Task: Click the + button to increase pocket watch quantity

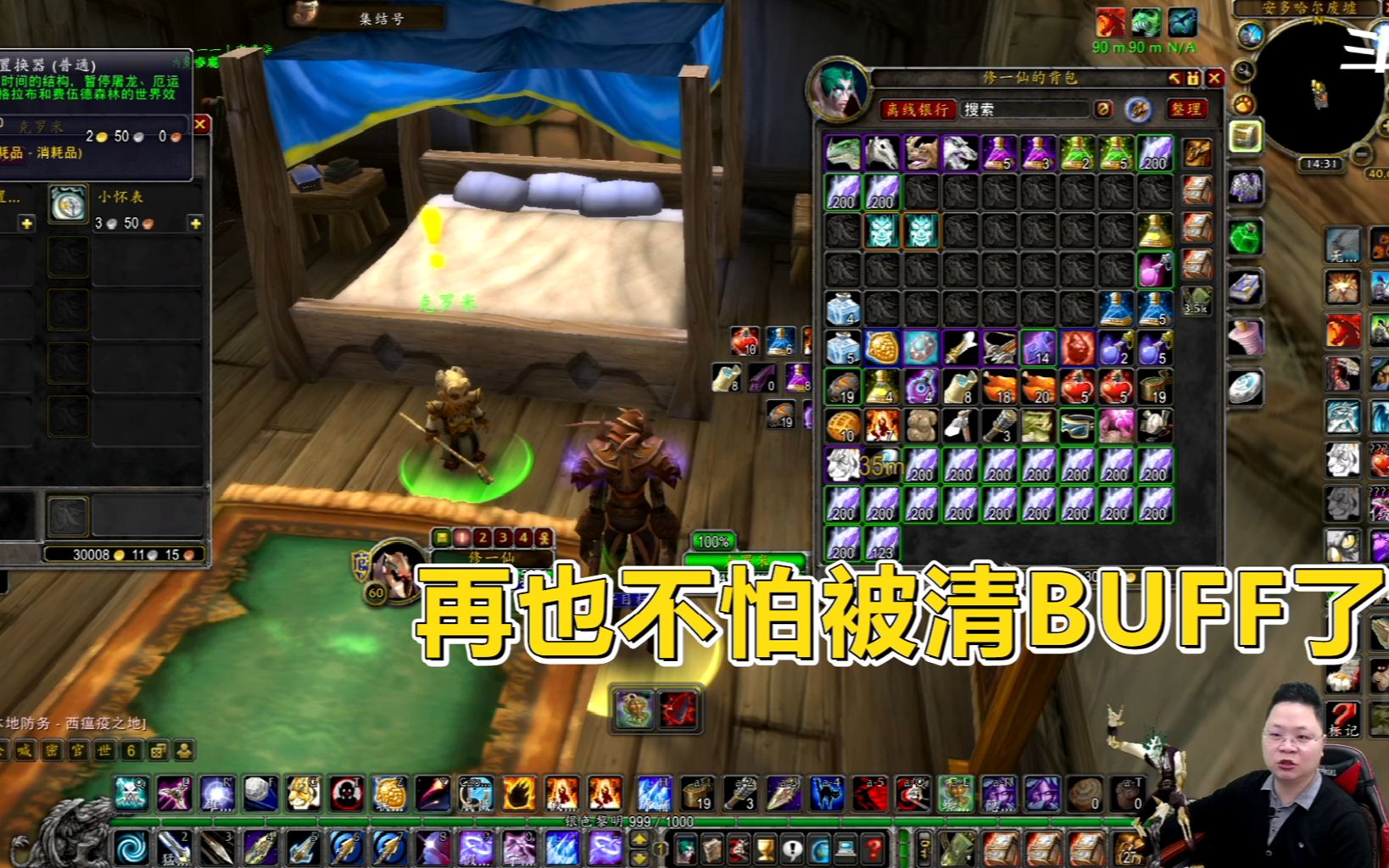Action: coord(196,223)
